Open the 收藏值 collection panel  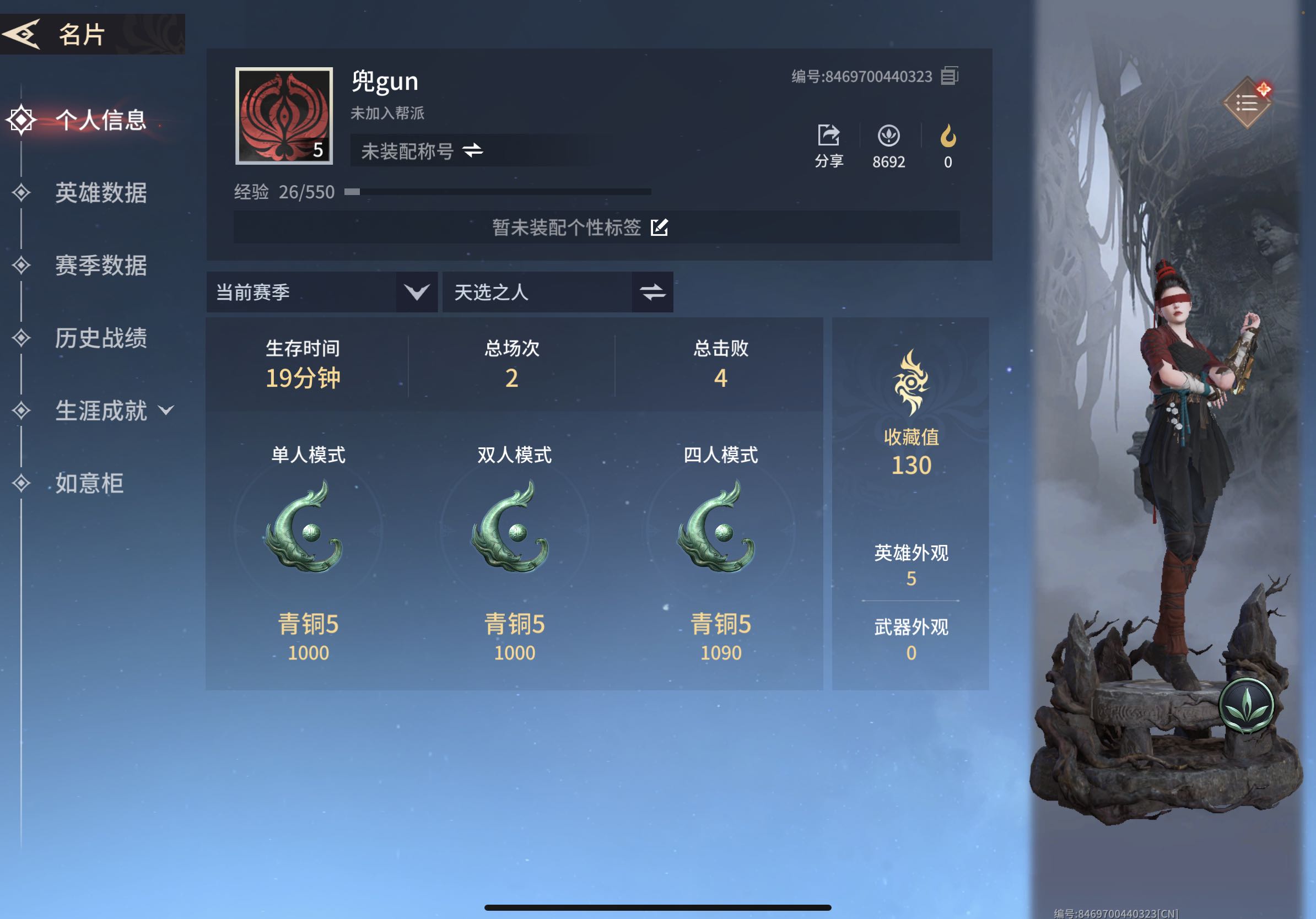(x=911, y=413)
